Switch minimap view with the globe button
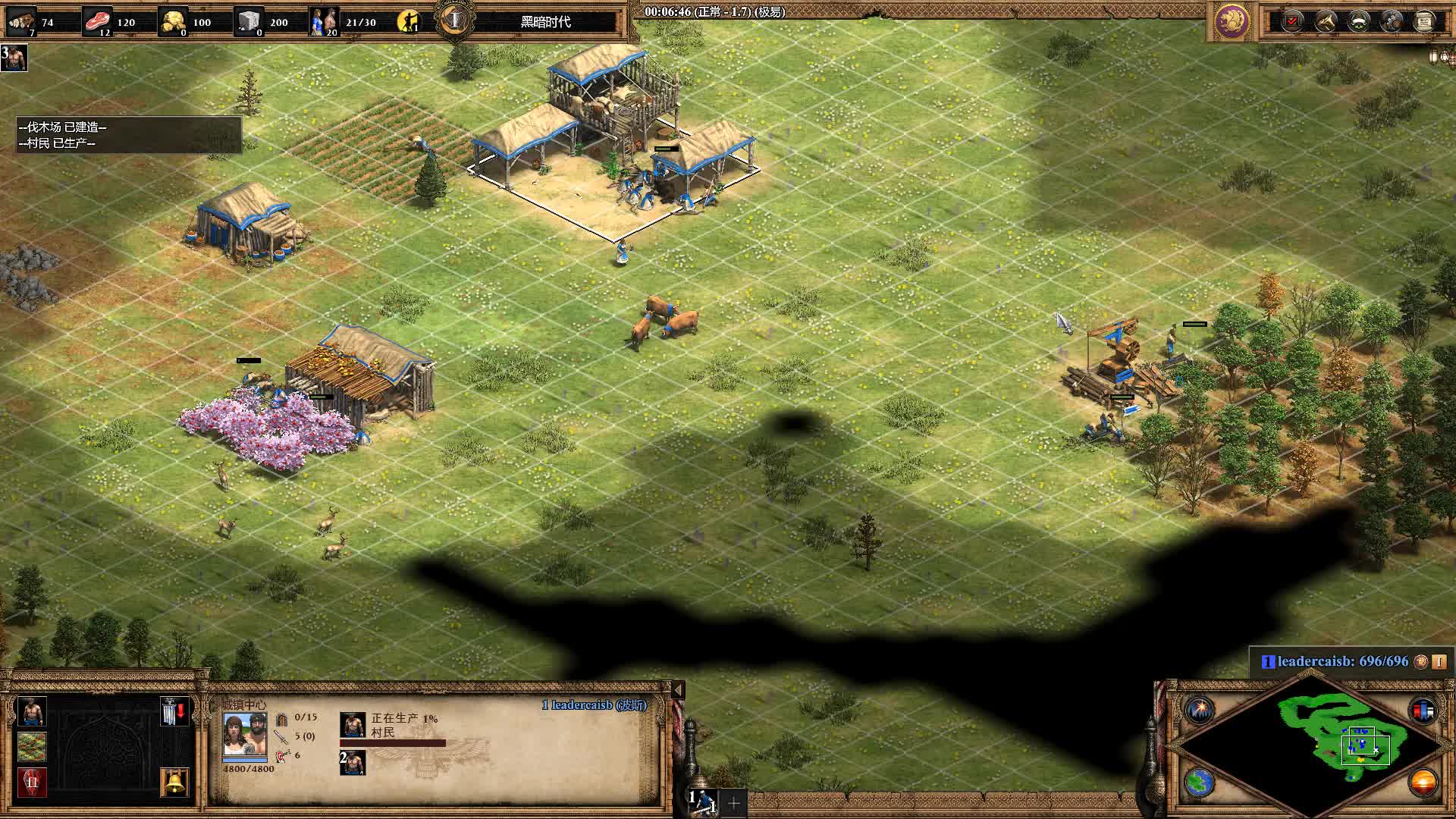This screenshot has height=819, width=1456. point(1200,782)
